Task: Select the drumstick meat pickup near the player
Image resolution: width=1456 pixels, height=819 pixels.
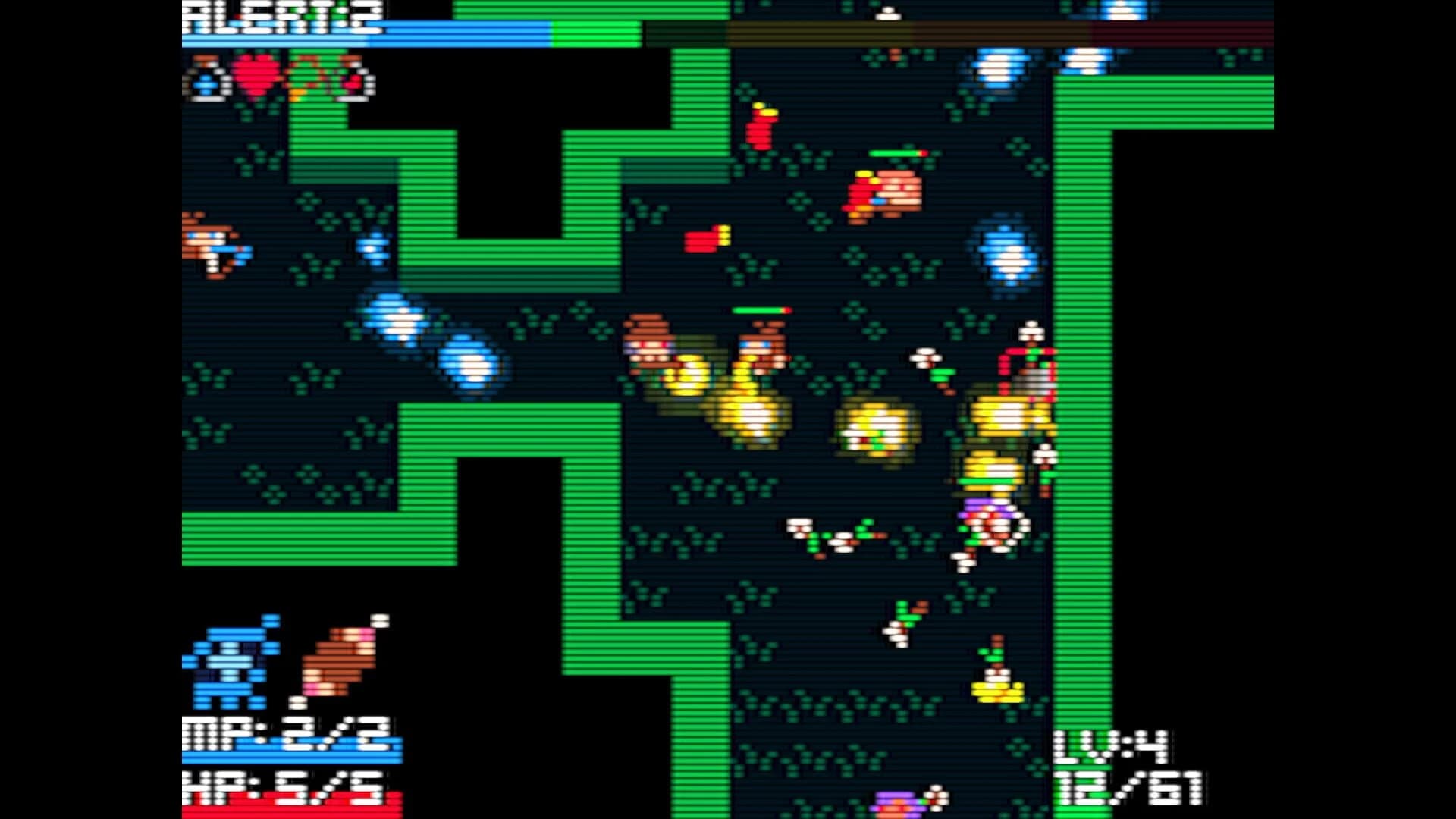Action: click(341, 660)
